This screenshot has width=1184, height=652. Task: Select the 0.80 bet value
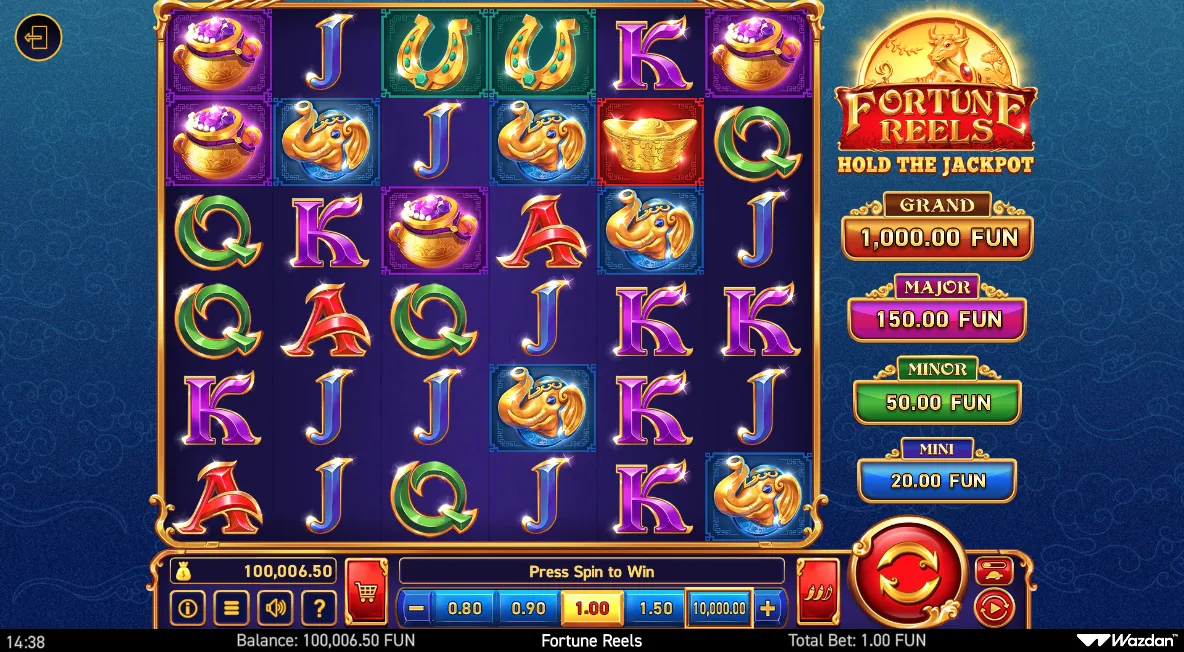point(465,607)
